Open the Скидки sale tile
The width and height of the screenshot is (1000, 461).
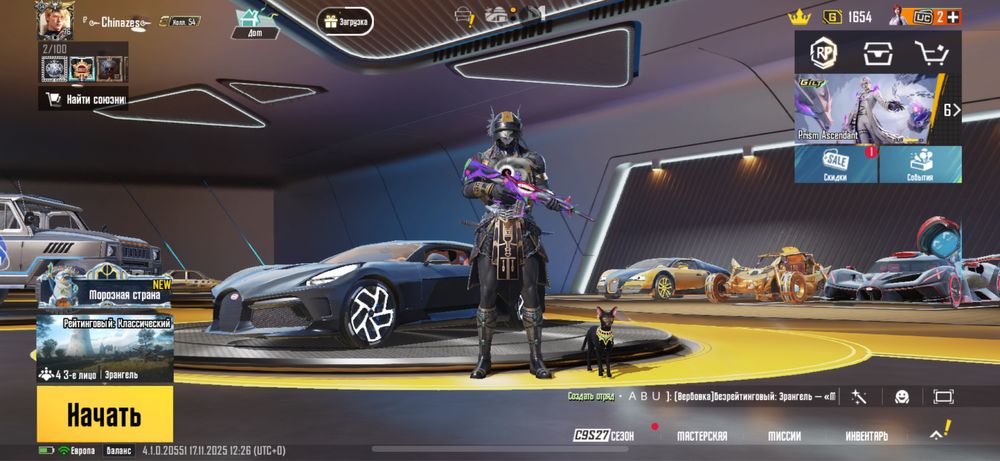(x=835, y=165)
